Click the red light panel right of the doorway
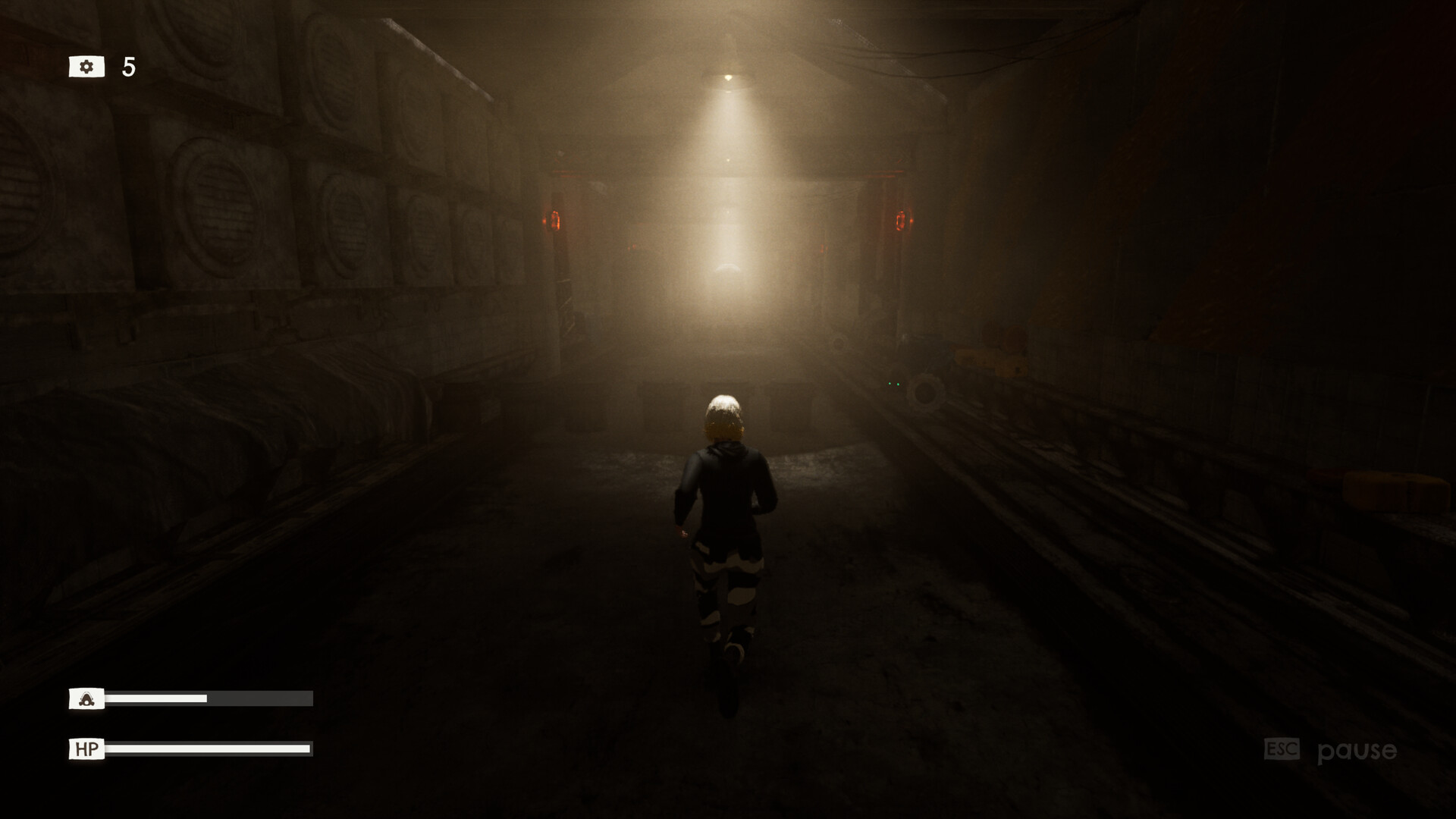 point(904,220)
